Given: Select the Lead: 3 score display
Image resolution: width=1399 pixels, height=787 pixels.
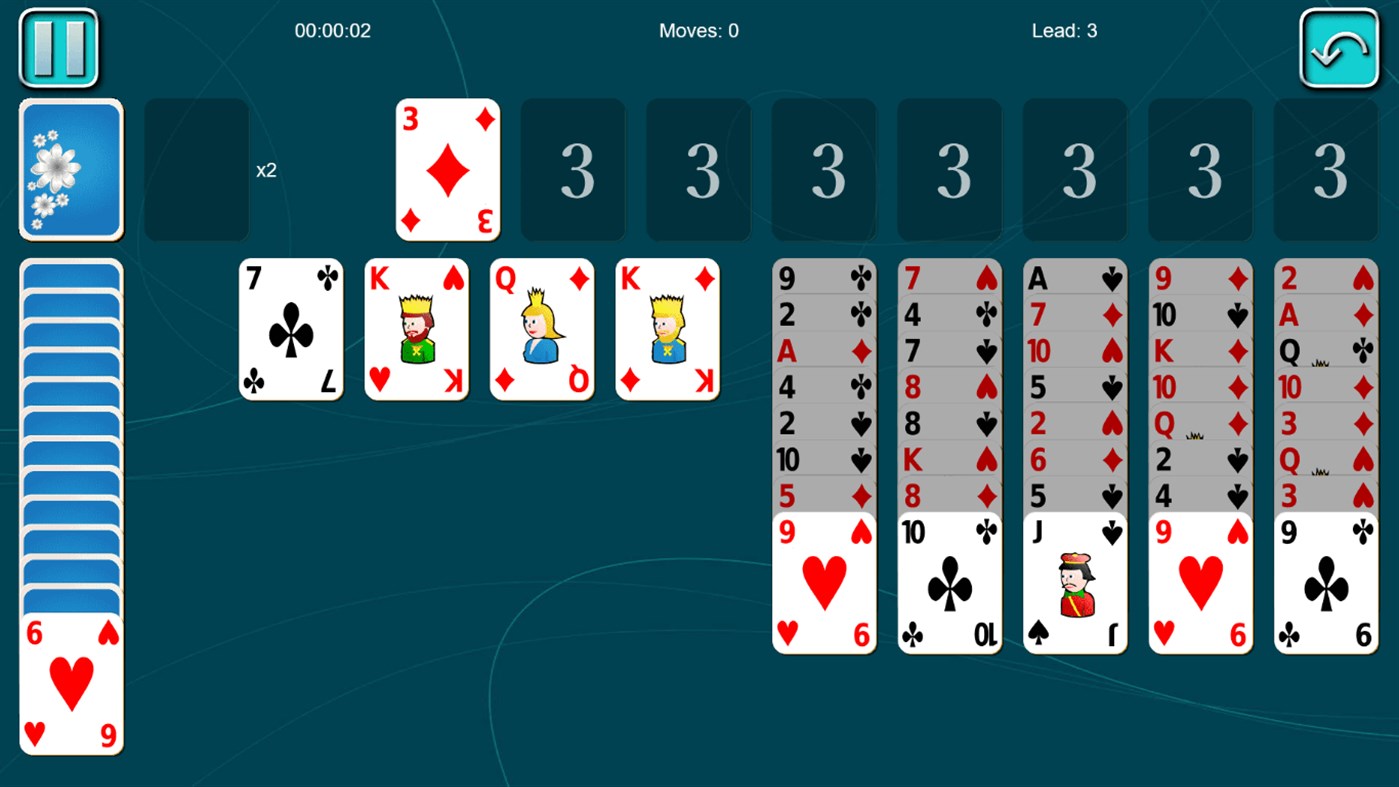Looking at the screenshot, I should tap(1063, 30).
